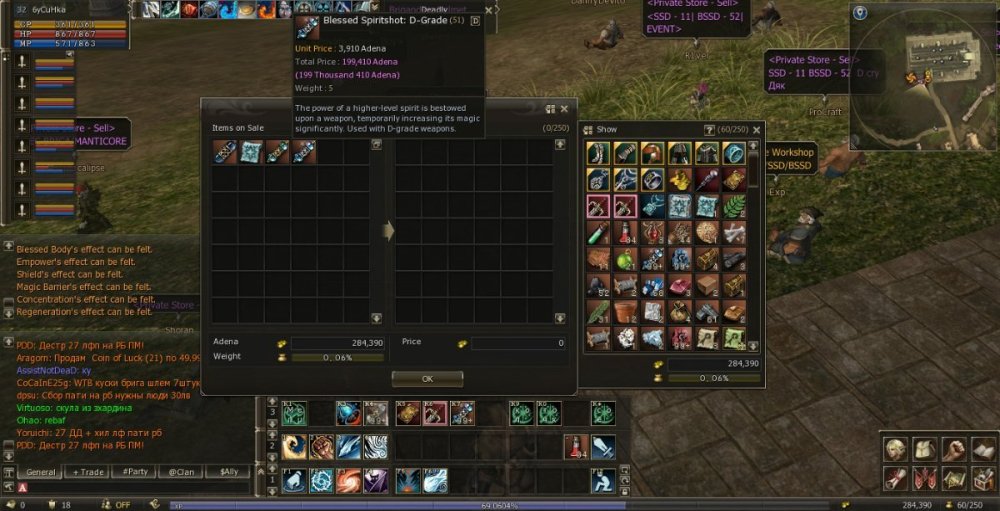The height and width of the screenshot is (511, 1000).
Task: Click the Price input field
Action: pos(518,343)
